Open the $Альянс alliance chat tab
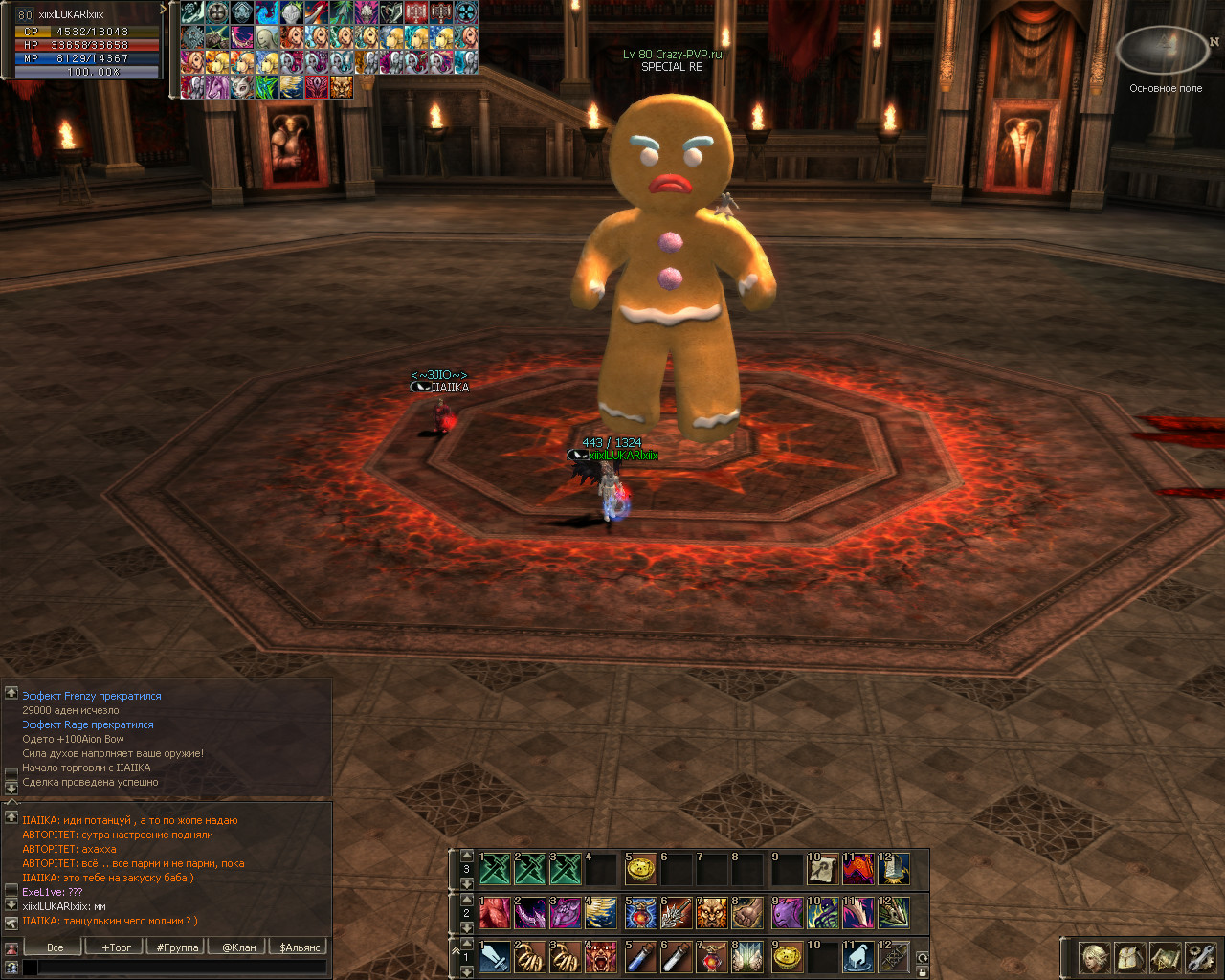Screen dimensions: 1225x980 point(300,947)
